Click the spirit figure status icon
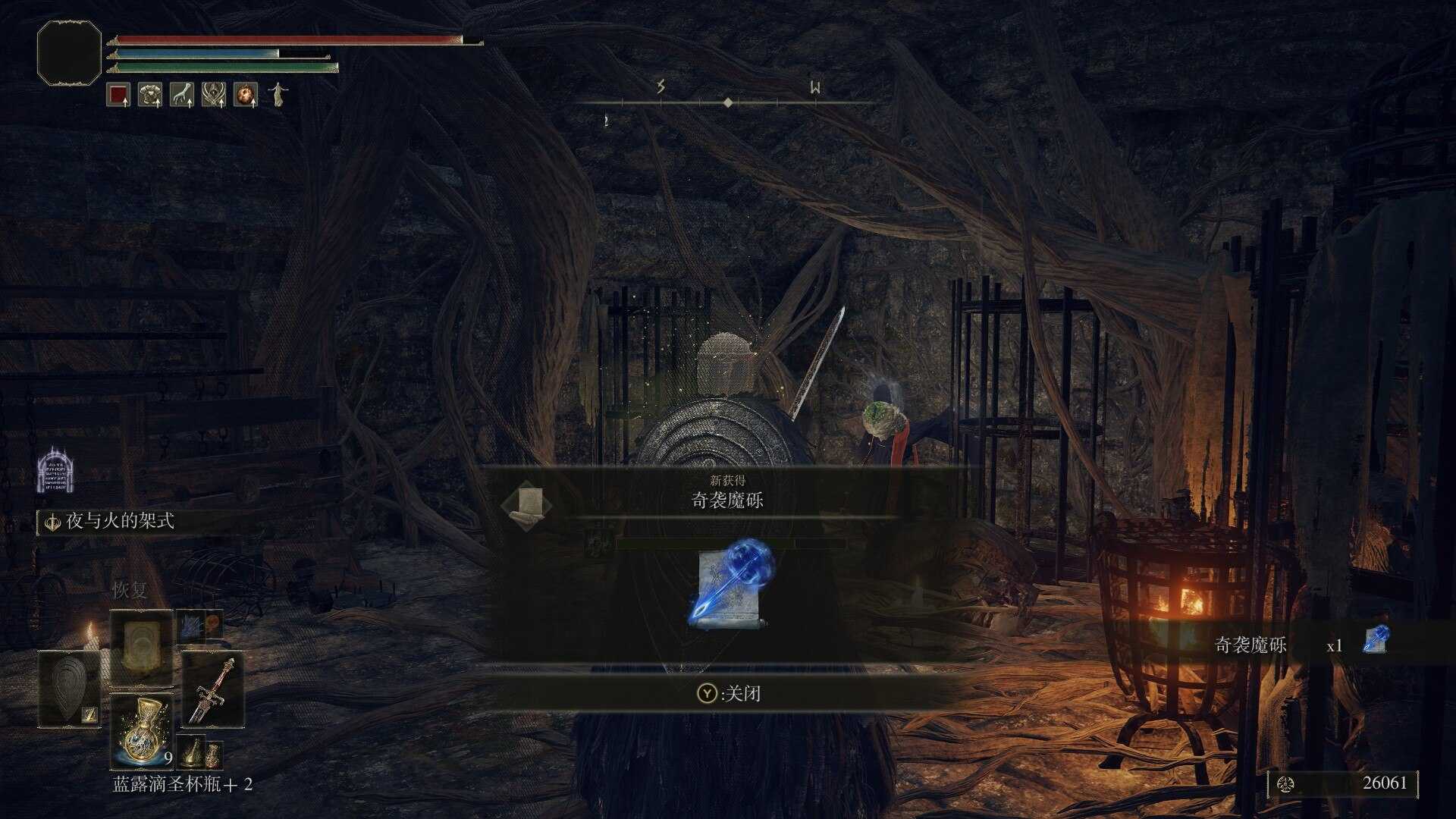This screenshot has width=1456, height=819. click(x=278, y=94)
